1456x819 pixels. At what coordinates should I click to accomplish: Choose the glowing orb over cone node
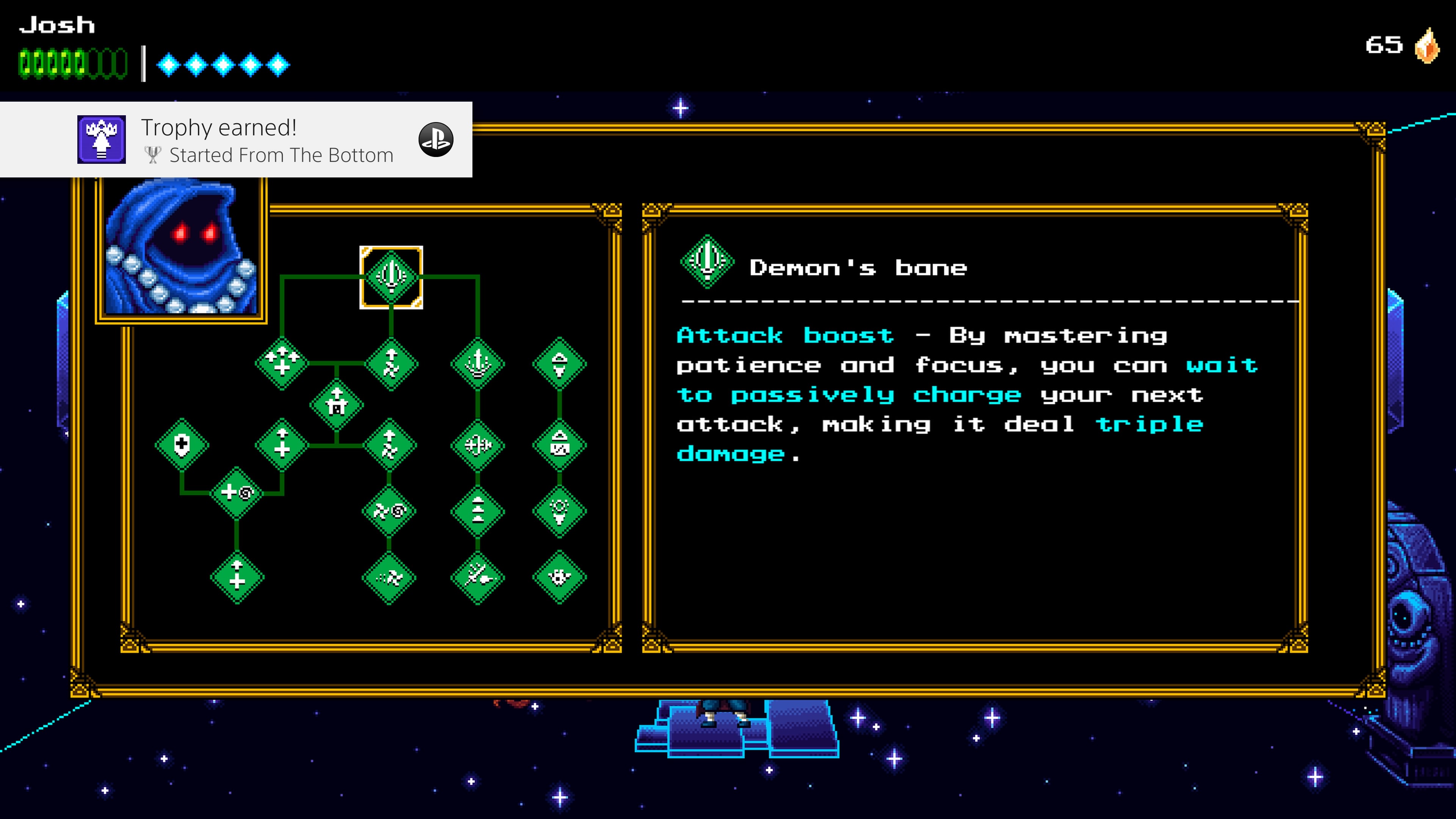click(x=560, y=511)
